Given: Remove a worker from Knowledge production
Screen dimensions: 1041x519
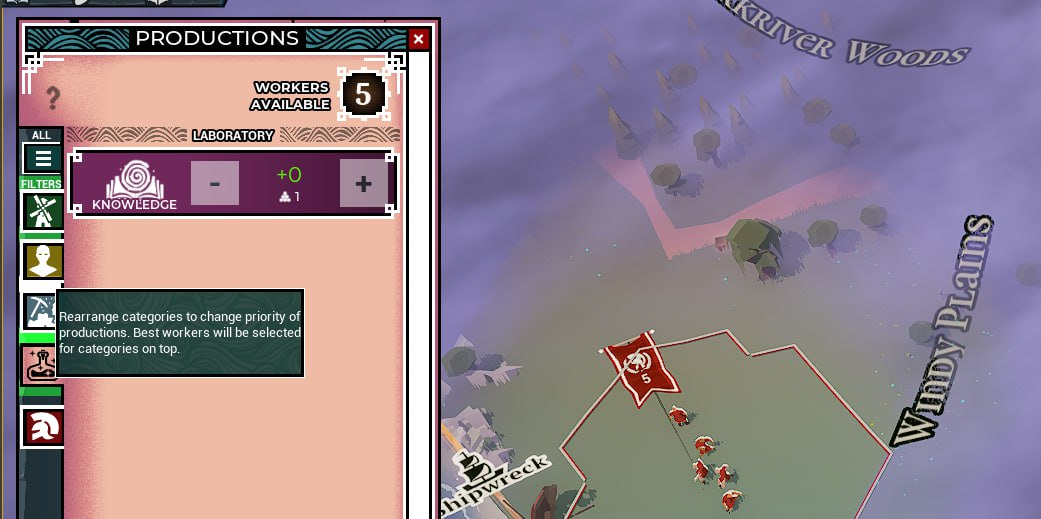Looking at the screenshot, I should tap(215, 183).
